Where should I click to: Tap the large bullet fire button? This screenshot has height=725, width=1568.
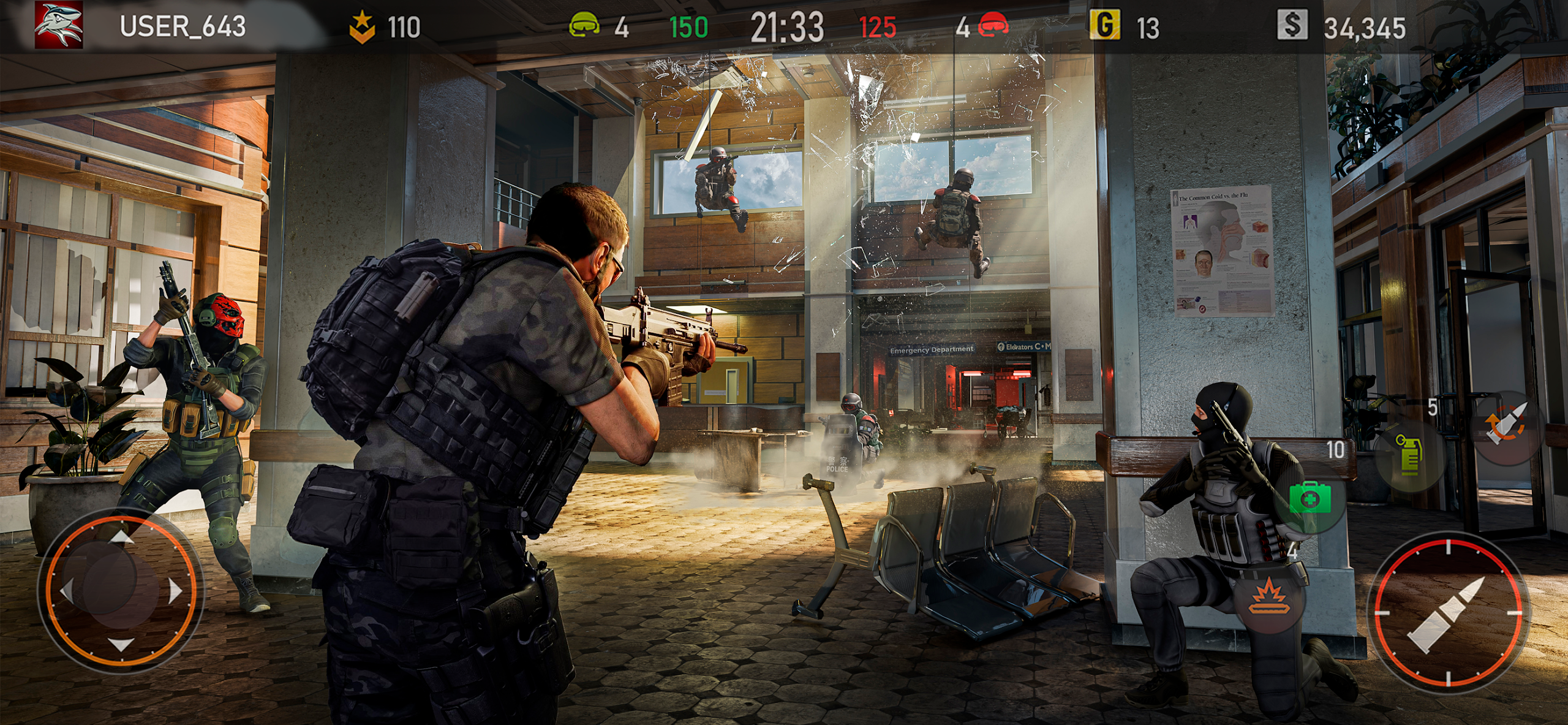point(1448,613)
